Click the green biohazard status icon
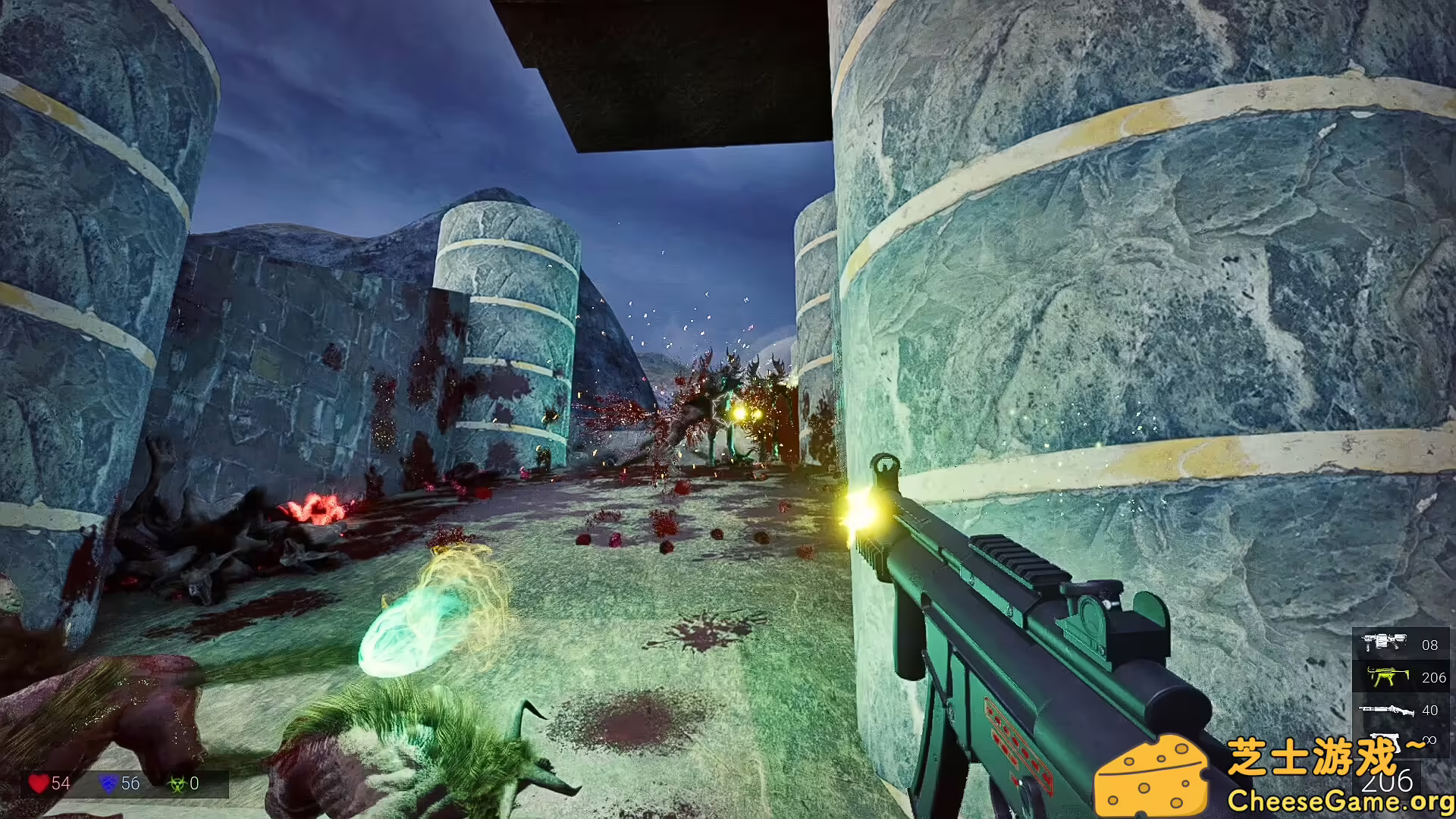 click(x=174, y=783)
